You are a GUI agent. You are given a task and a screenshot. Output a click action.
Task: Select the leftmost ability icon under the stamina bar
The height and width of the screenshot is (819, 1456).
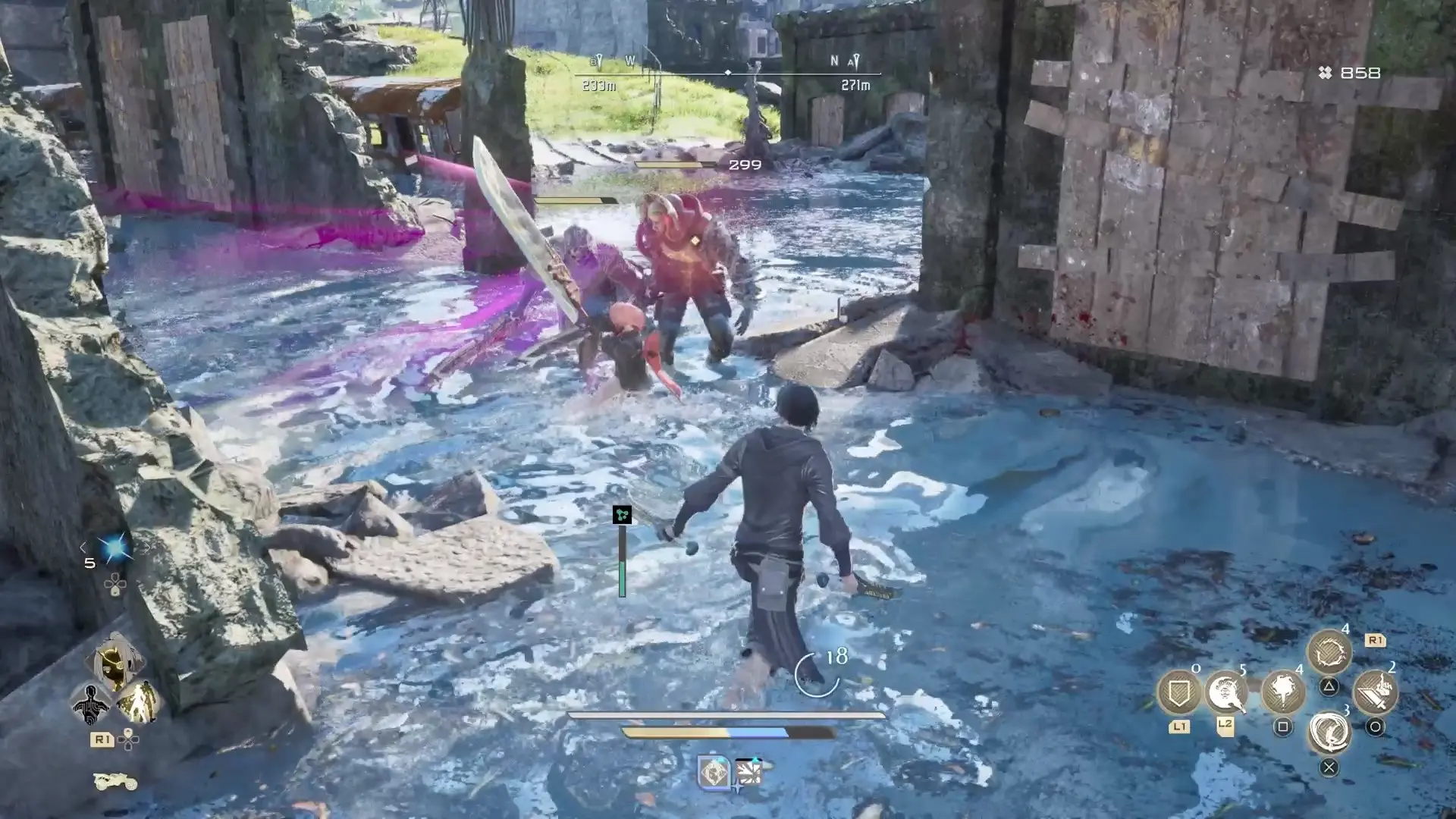pyautogui.click(x=714, y=772)
